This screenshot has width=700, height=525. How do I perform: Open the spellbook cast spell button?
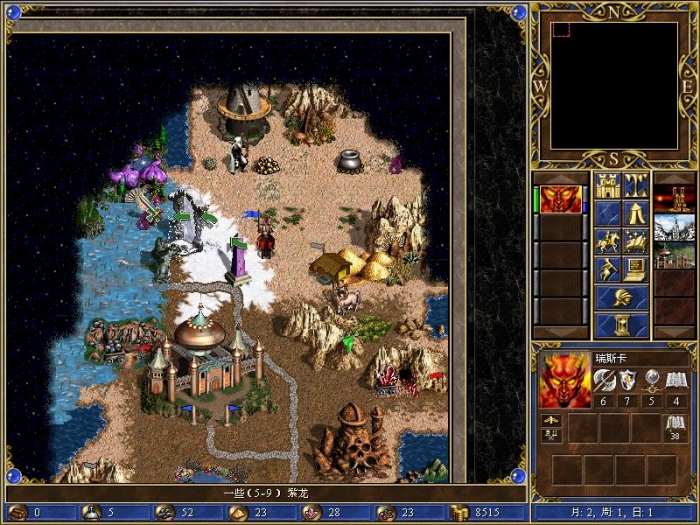(635, 241)
